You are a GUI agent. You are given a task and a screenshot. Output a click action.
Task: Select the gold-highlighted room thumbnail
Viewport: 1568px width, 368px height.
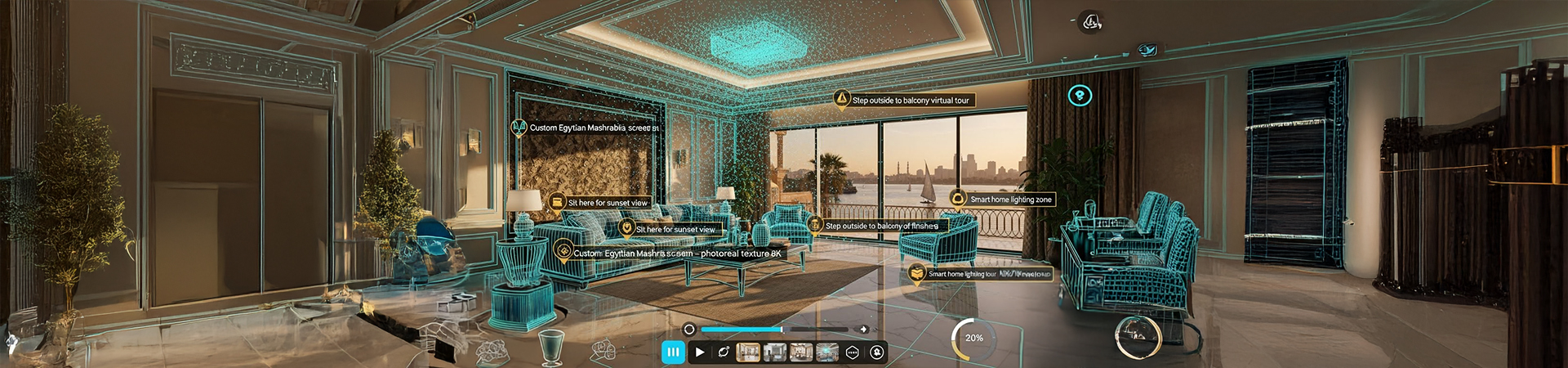pos(748,352)
